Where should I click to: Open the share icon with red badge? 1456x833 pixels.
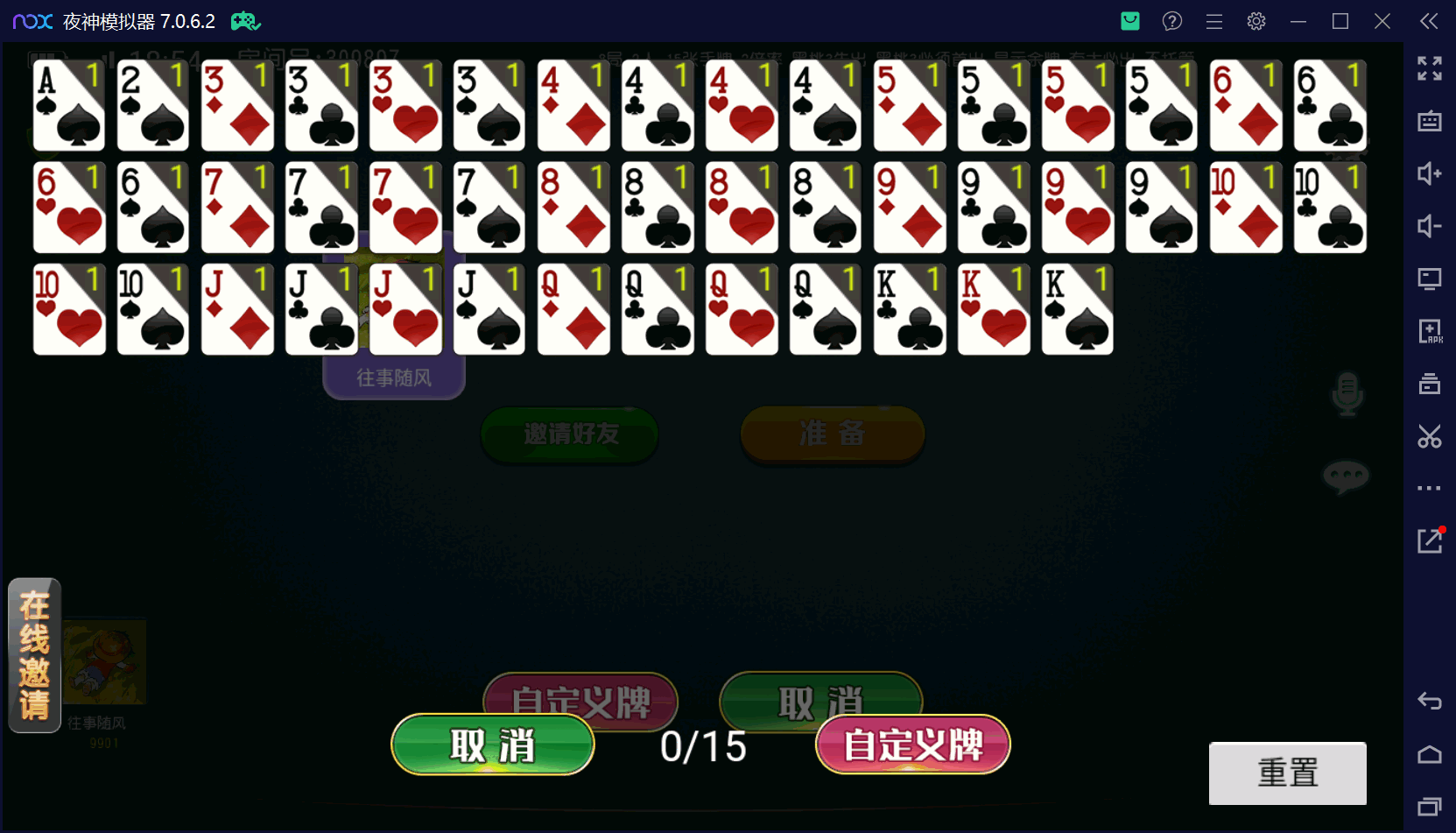[x=1429, y=541]
